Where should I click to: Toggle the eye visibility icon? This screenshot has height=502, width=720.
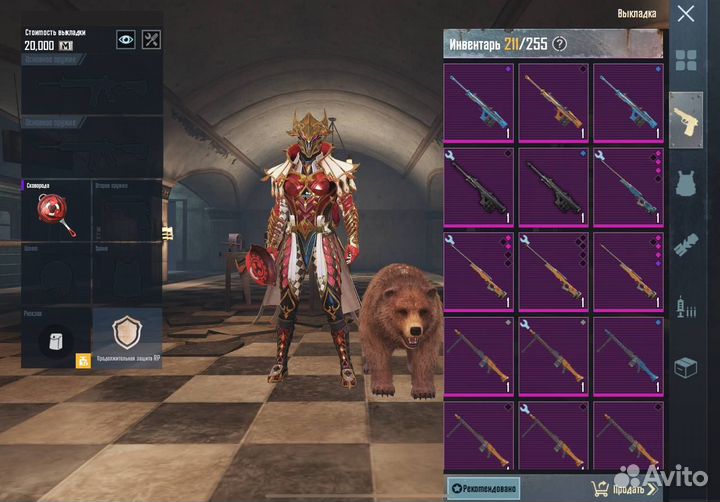(x=126, y=39)
